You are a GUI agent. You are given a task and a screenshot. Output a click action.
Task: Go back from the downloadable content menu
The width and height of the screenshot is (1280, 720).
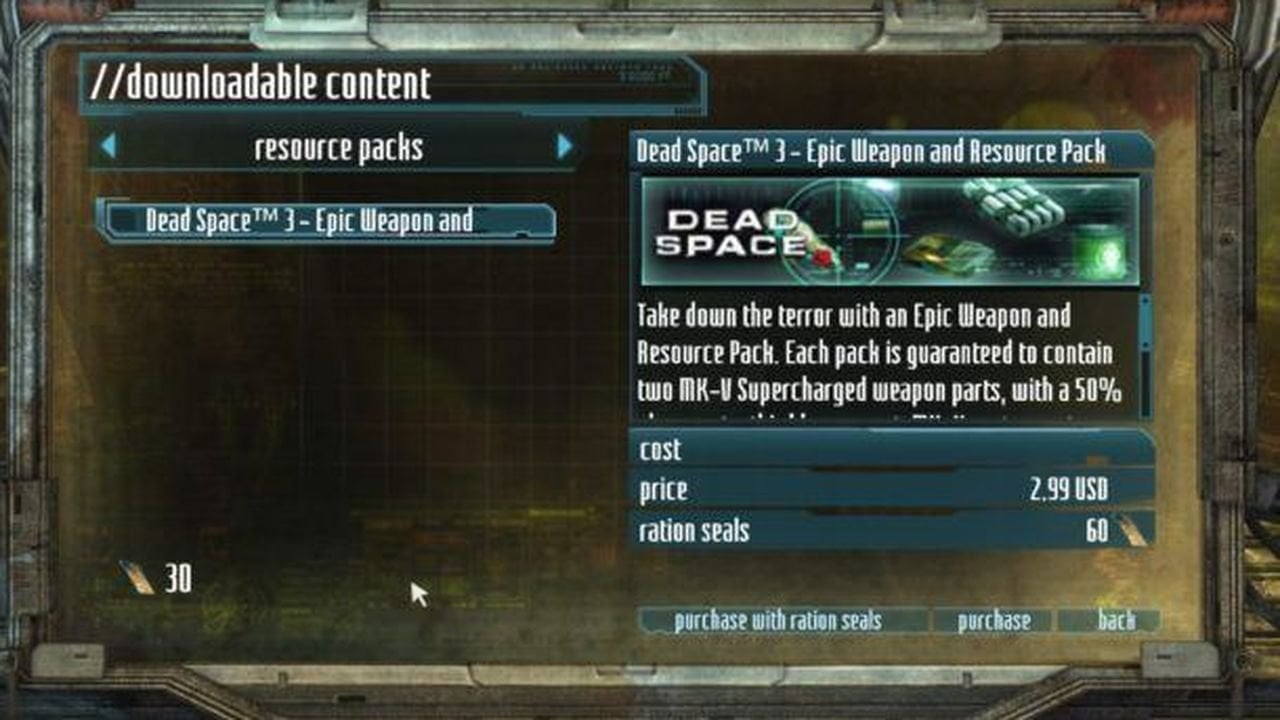1115,621
